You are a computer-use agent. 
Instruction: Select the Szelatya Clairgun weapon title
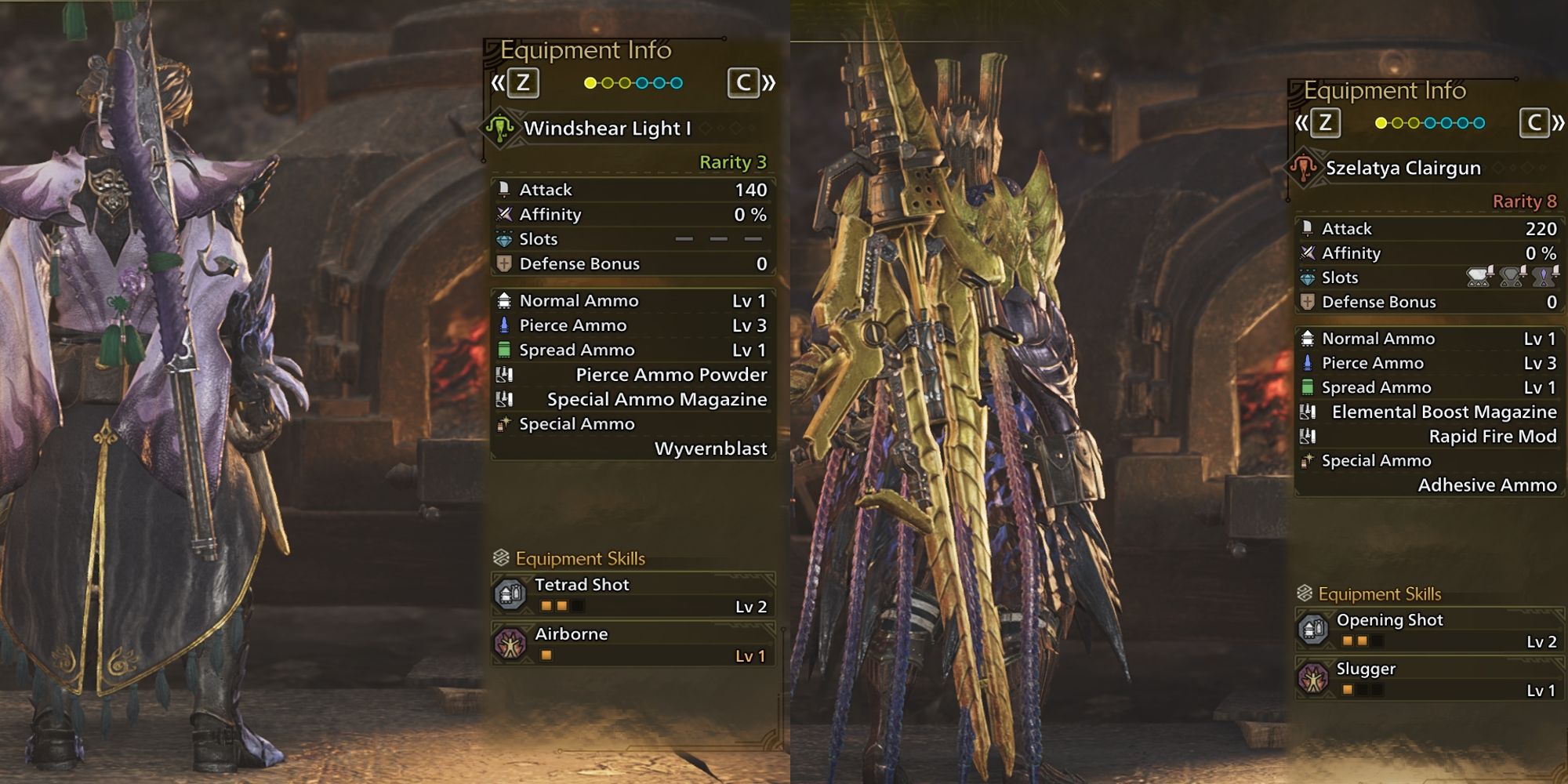(1403, 168)
